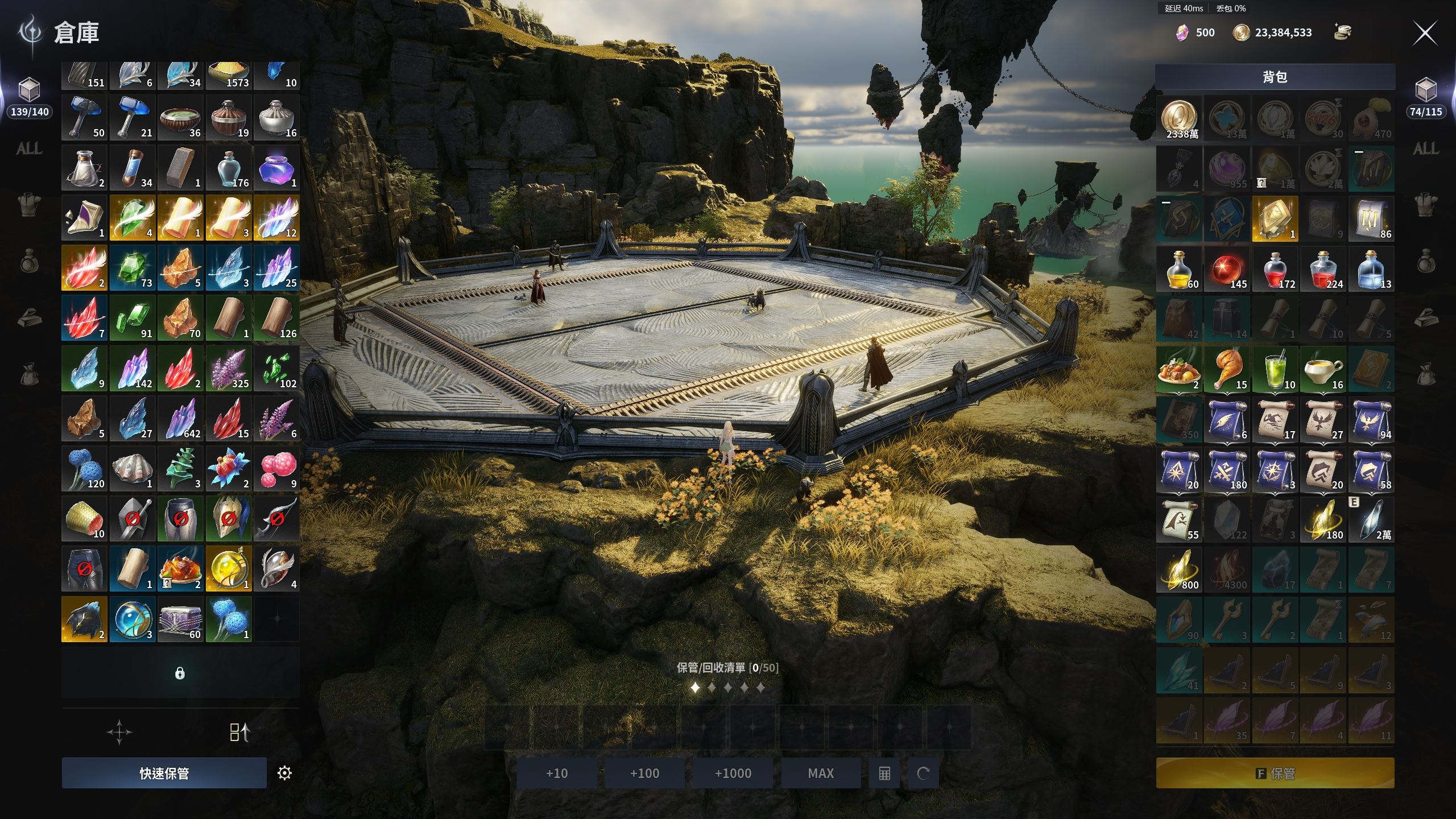Choose the blue hammer stack of 50
Viewport: 1456px width, 819px height.
click(84, 117)
